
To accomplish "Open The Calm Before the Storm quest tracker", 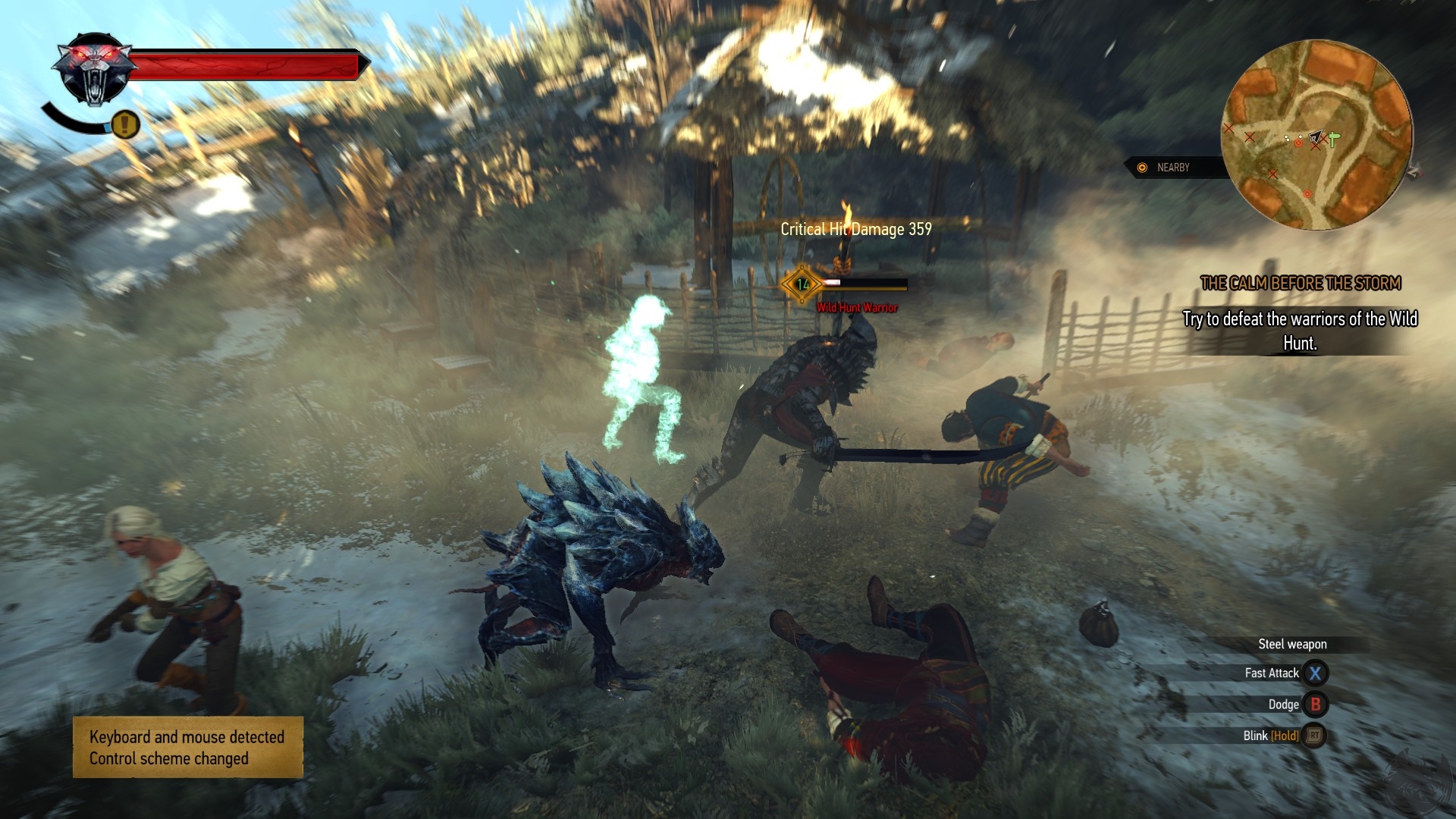I will (1300, 284).
